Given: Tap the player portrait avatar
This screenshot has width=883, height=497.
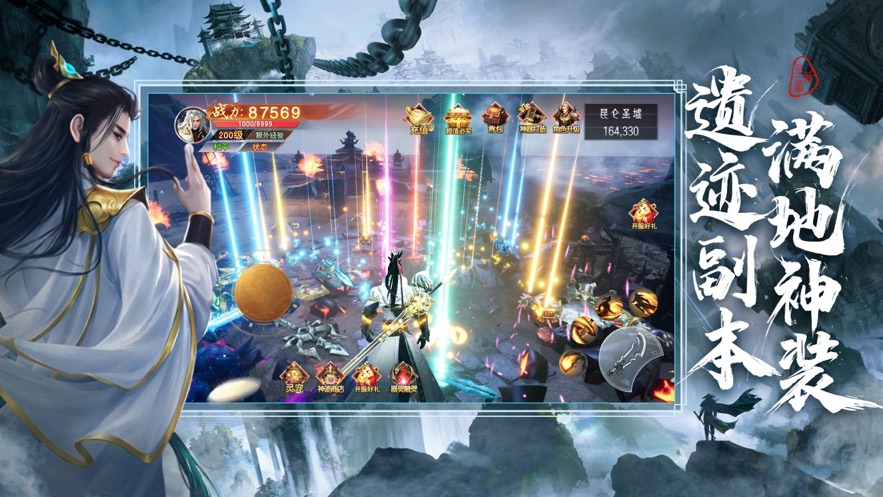Looking at the screenshot, I should (193, 125).
